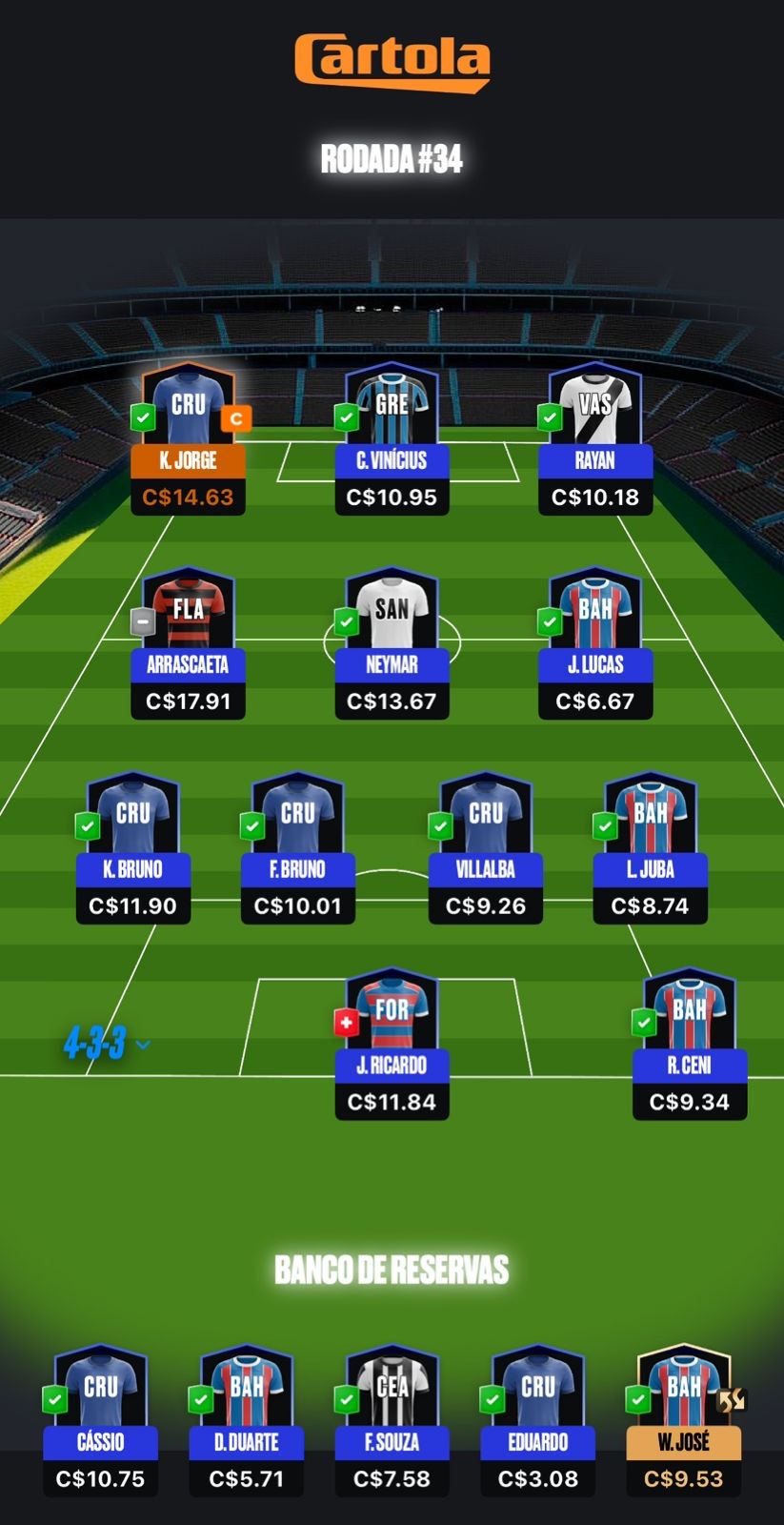Screen dimensions: 784x1525
Task: Open the 4-3-3 formation dropdown
Action: 107,1045
